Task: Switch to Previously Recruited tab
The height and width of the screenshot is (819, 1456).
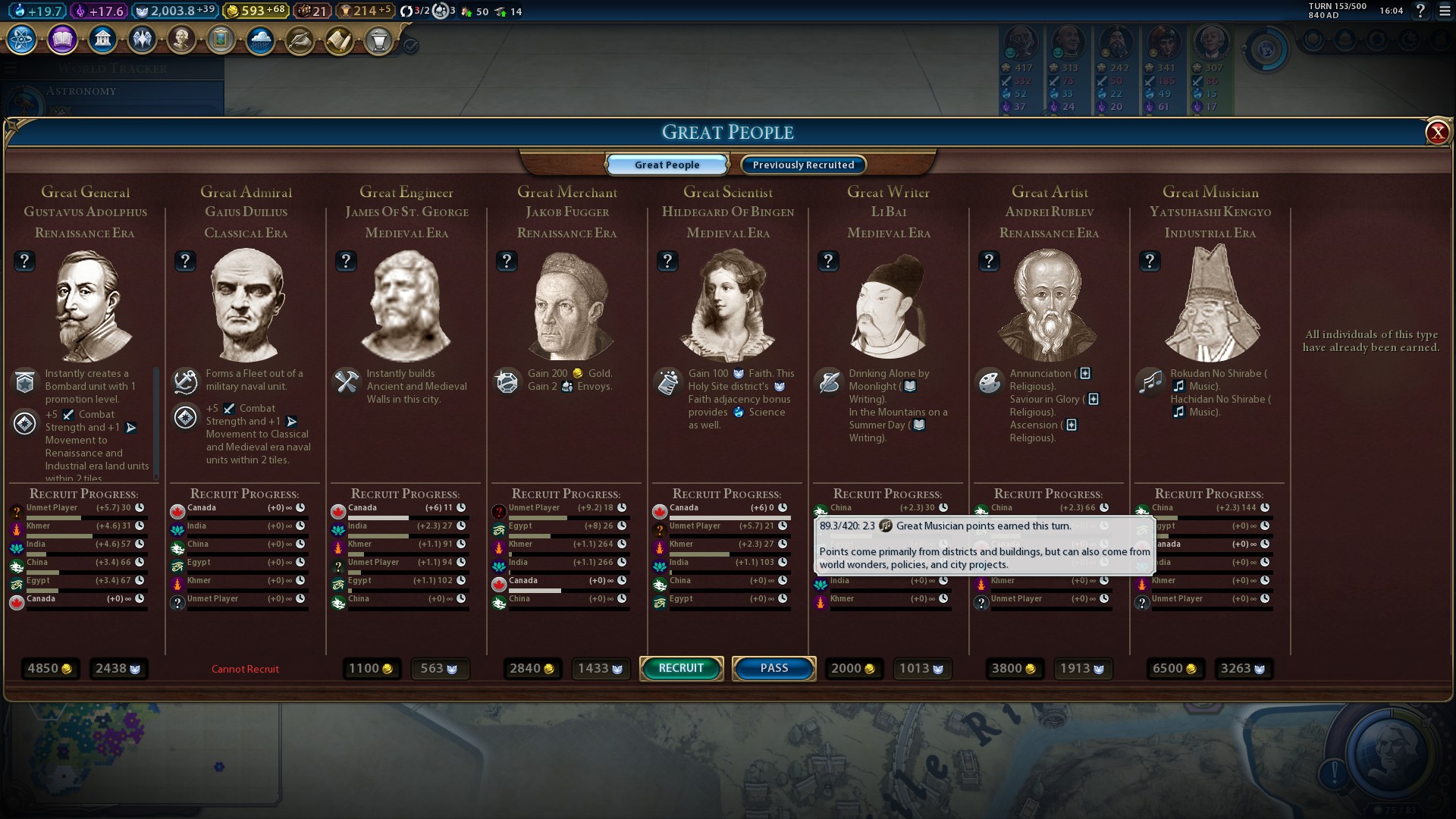Action: tap(803, 165)
